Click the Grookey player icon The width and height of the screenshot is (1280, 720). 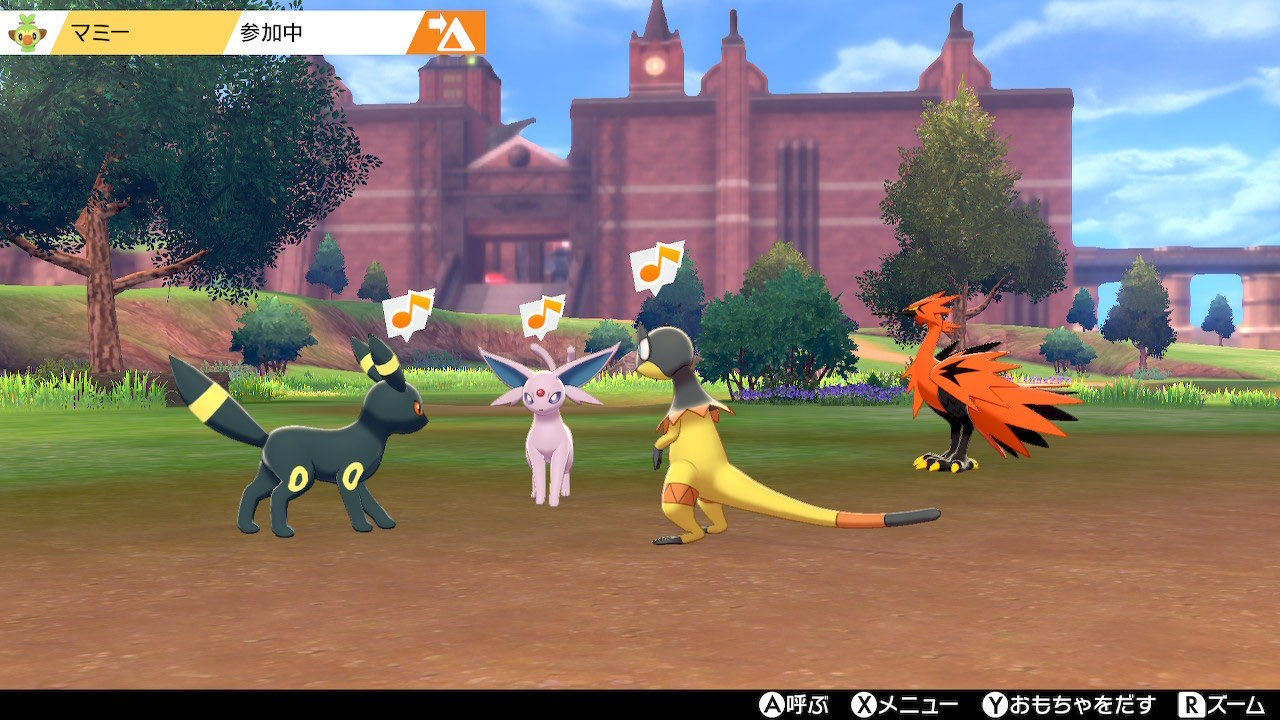(24, 32)
